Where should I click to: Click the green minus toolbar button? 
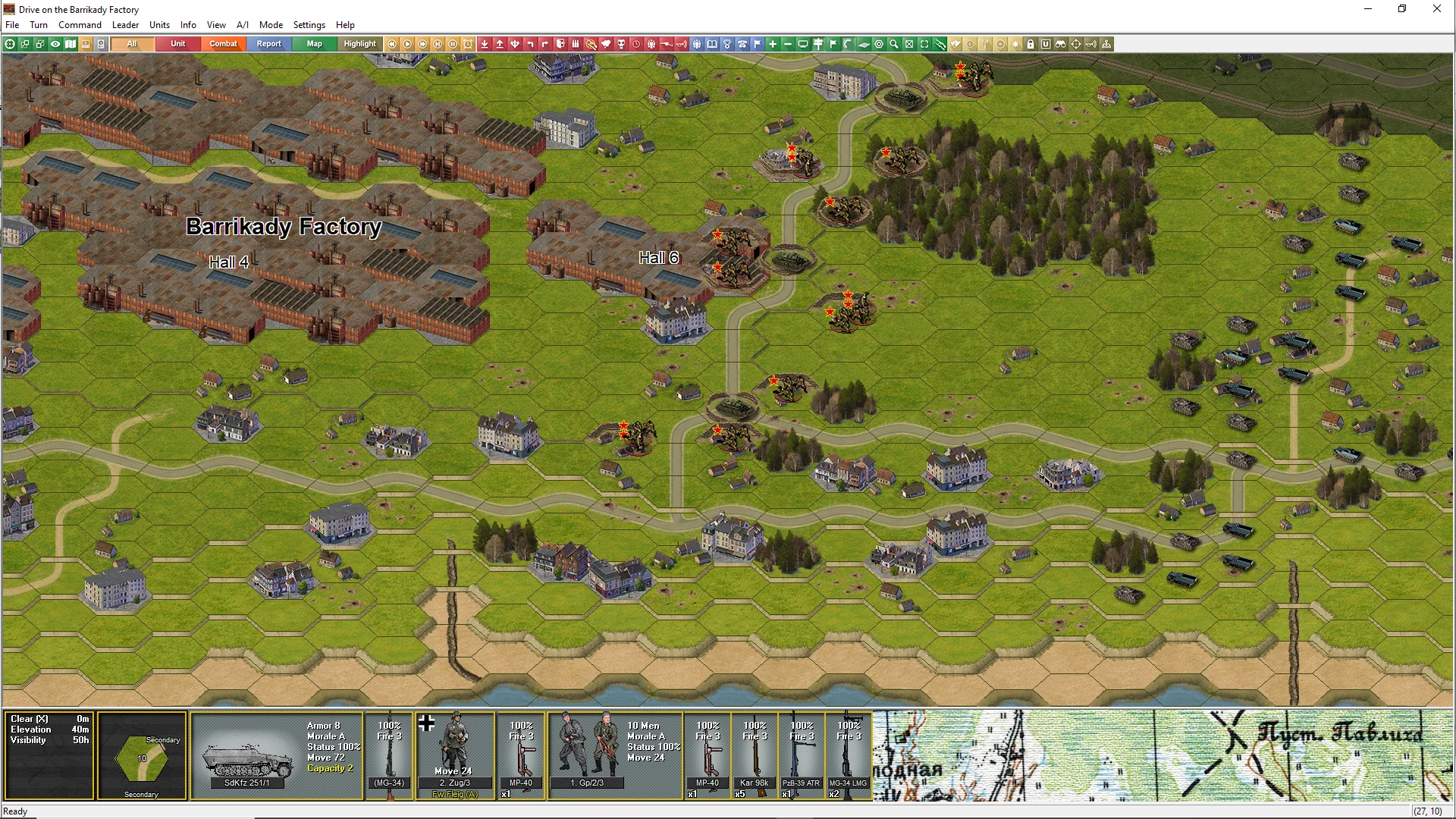[x=788, y=44]
